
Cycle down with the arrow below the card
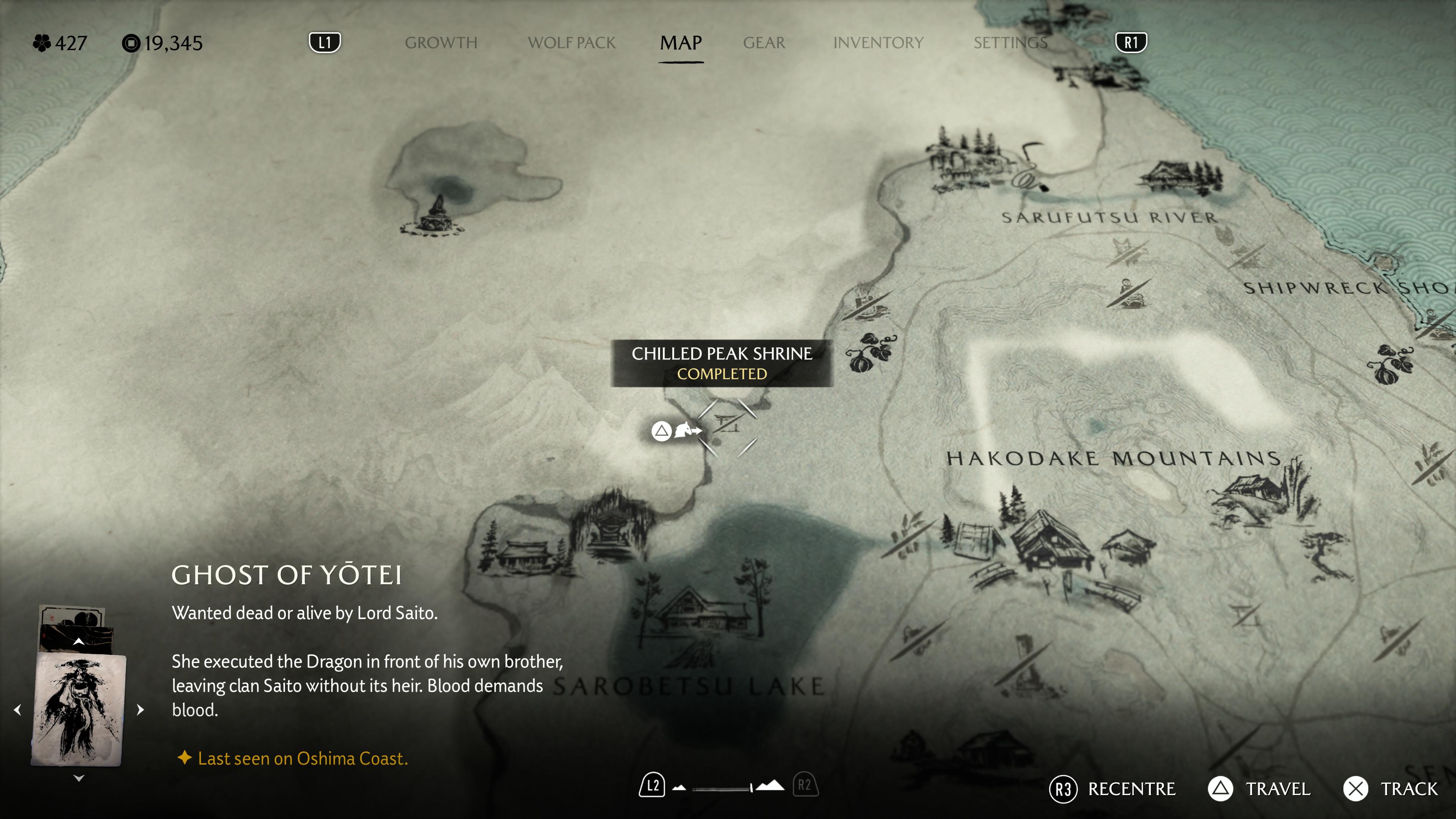coord(78,778)
